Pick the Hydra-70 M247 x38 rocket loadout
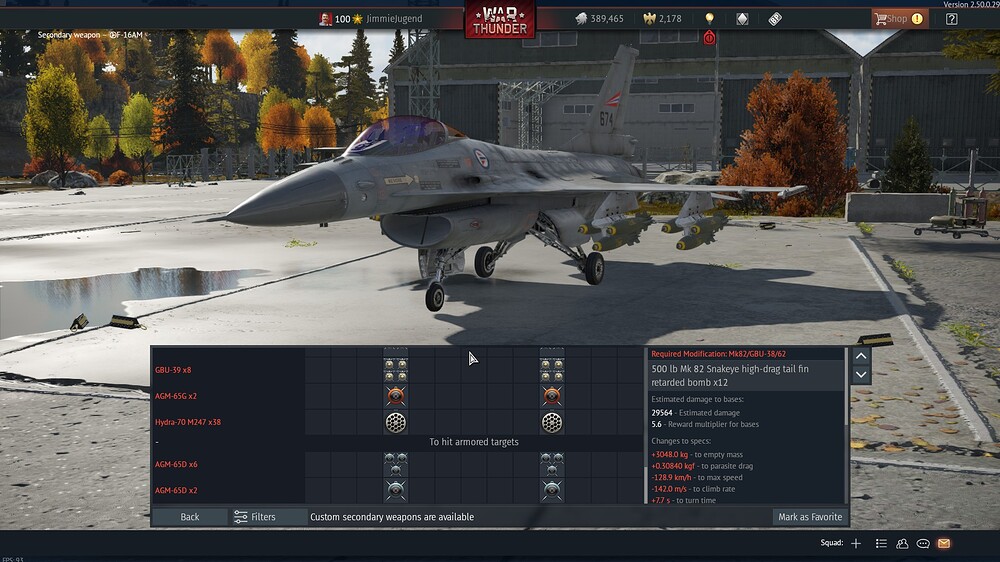1000x562 pixels. [x=188, y=422]
